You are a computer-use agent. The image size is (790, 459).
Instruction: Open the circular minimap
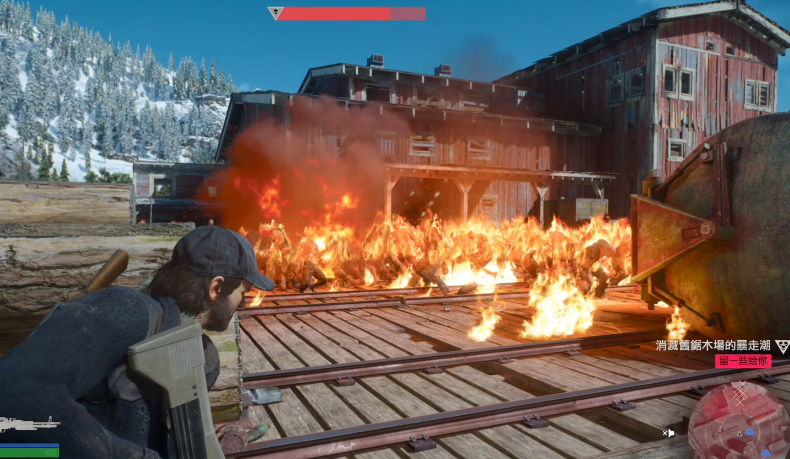click(x=738, y=420)
